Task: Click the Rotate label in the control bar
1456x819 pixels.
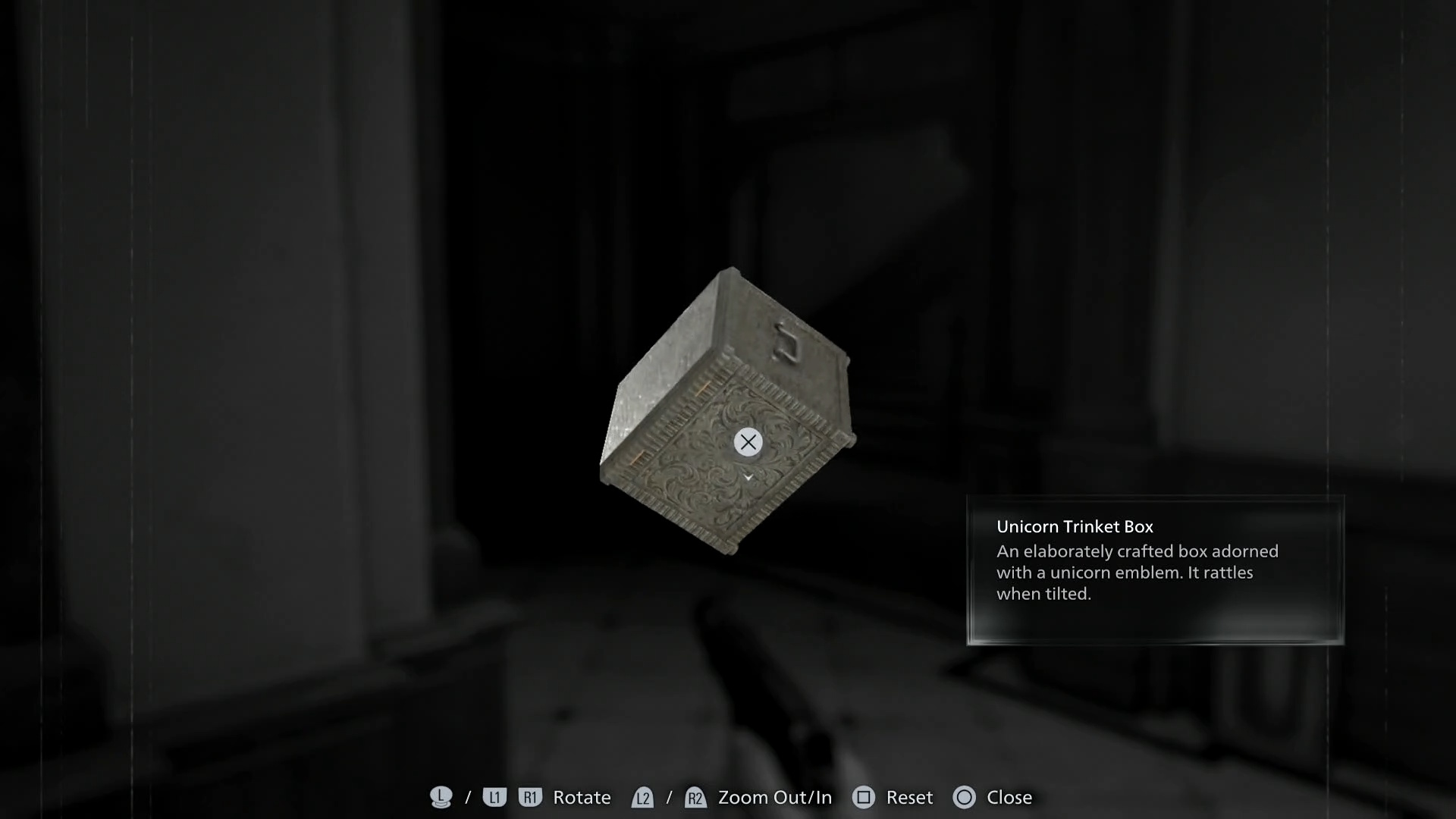Action: coord(581,797)
